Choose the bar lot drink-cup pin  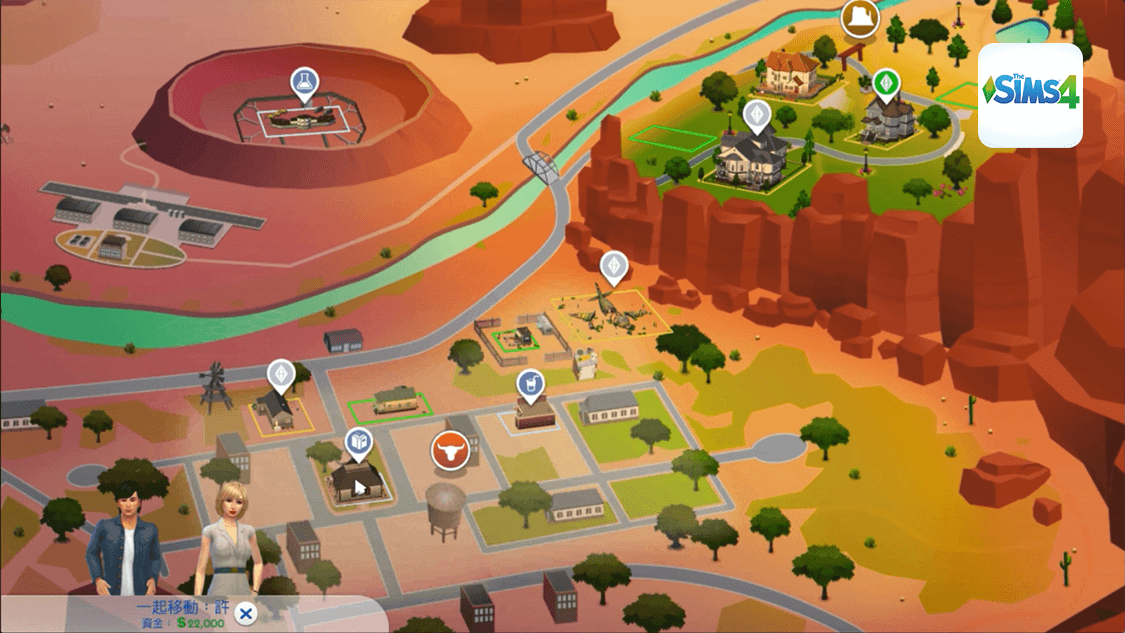531,382
